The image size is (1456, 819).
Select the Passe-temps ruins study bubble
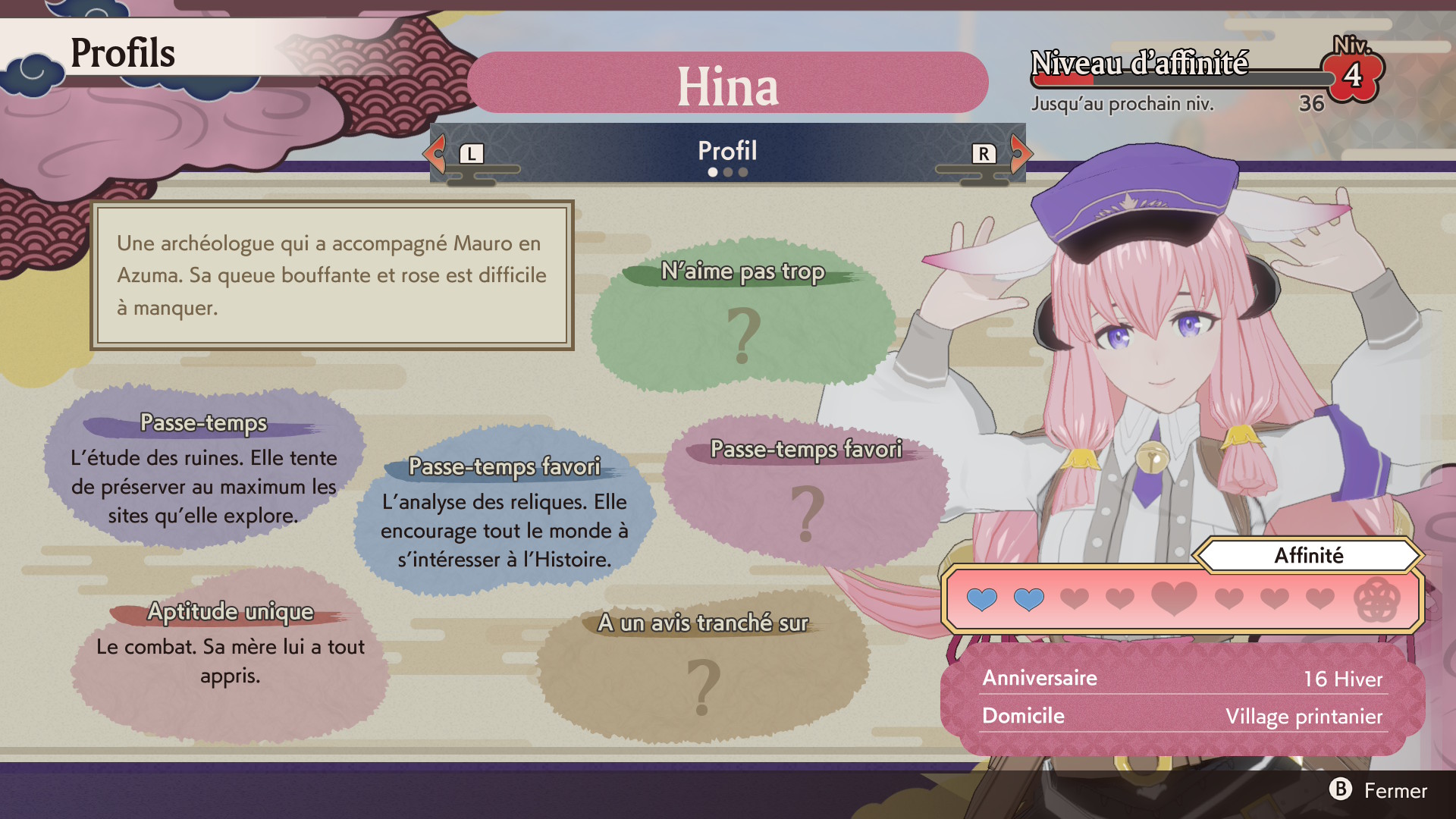point(203,470)
